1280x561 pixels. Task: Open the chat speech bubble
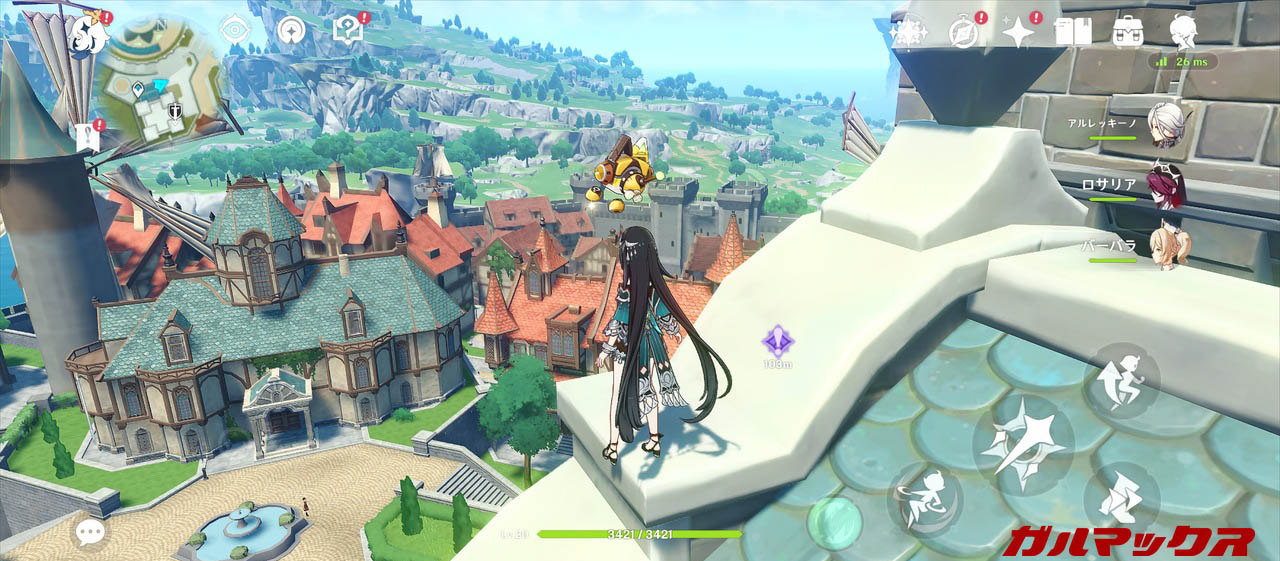(90, 532)
